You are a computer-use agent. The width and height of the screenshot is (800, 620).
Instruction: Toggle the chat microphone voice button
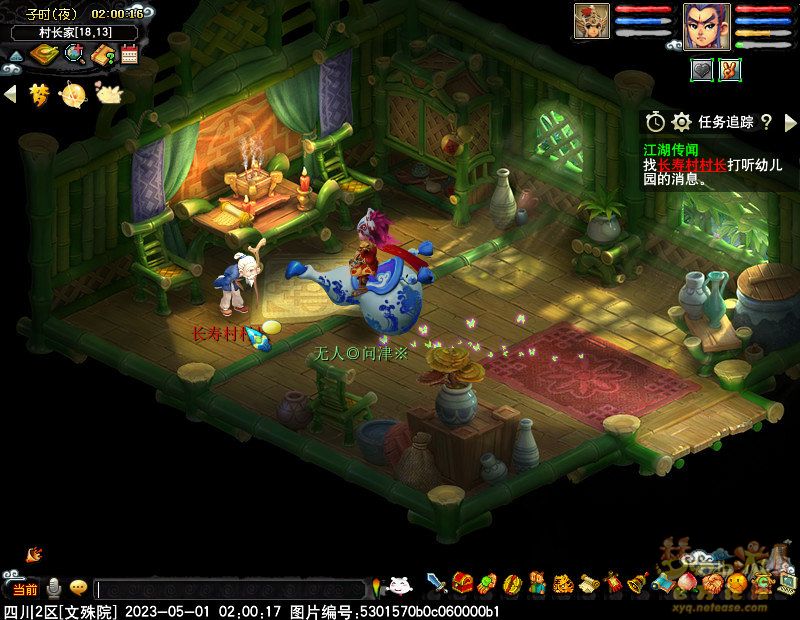tap(52, 588)
